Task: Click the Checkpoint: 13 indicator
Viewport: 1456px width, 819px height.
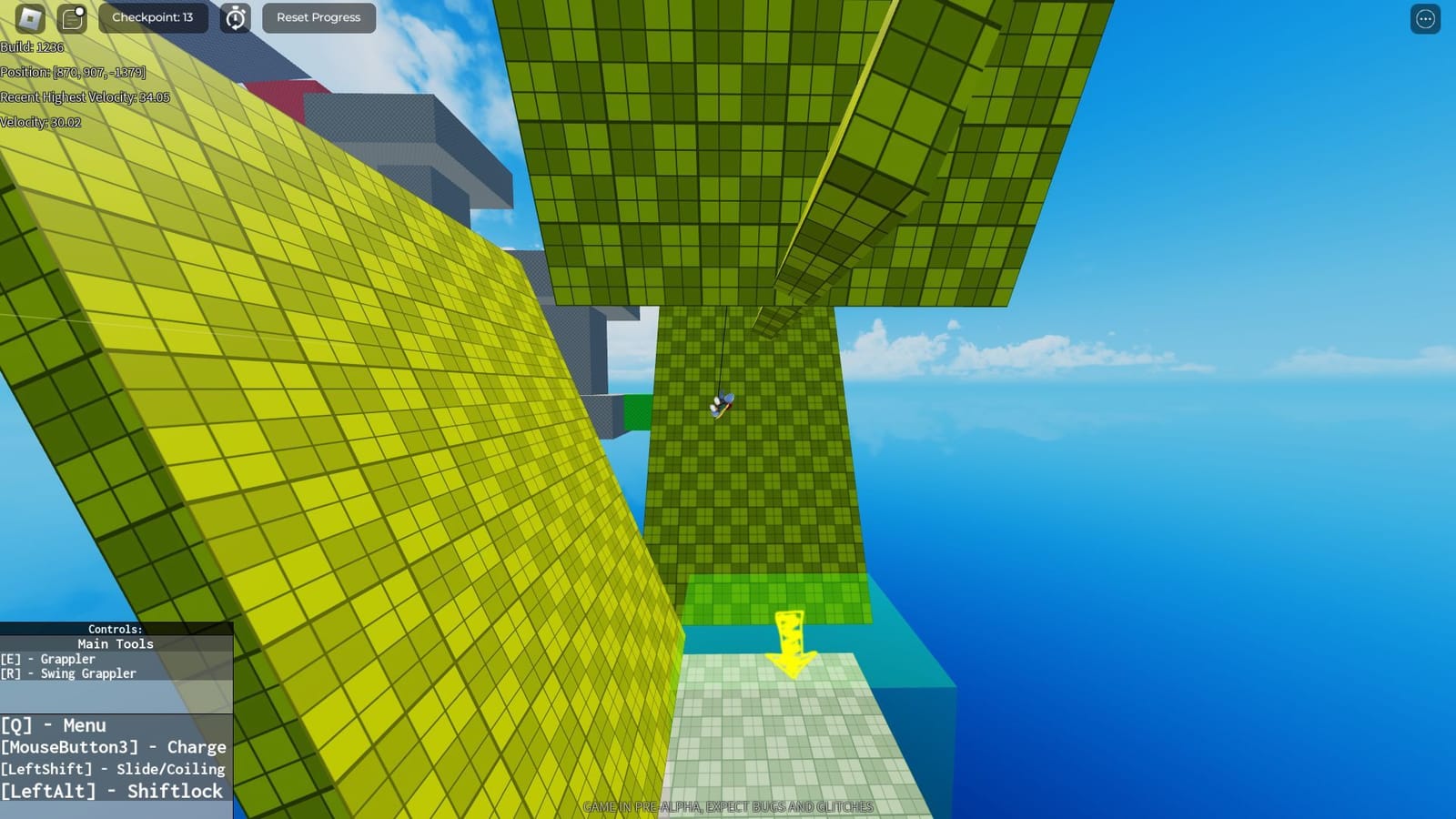Action: (153, 17)
